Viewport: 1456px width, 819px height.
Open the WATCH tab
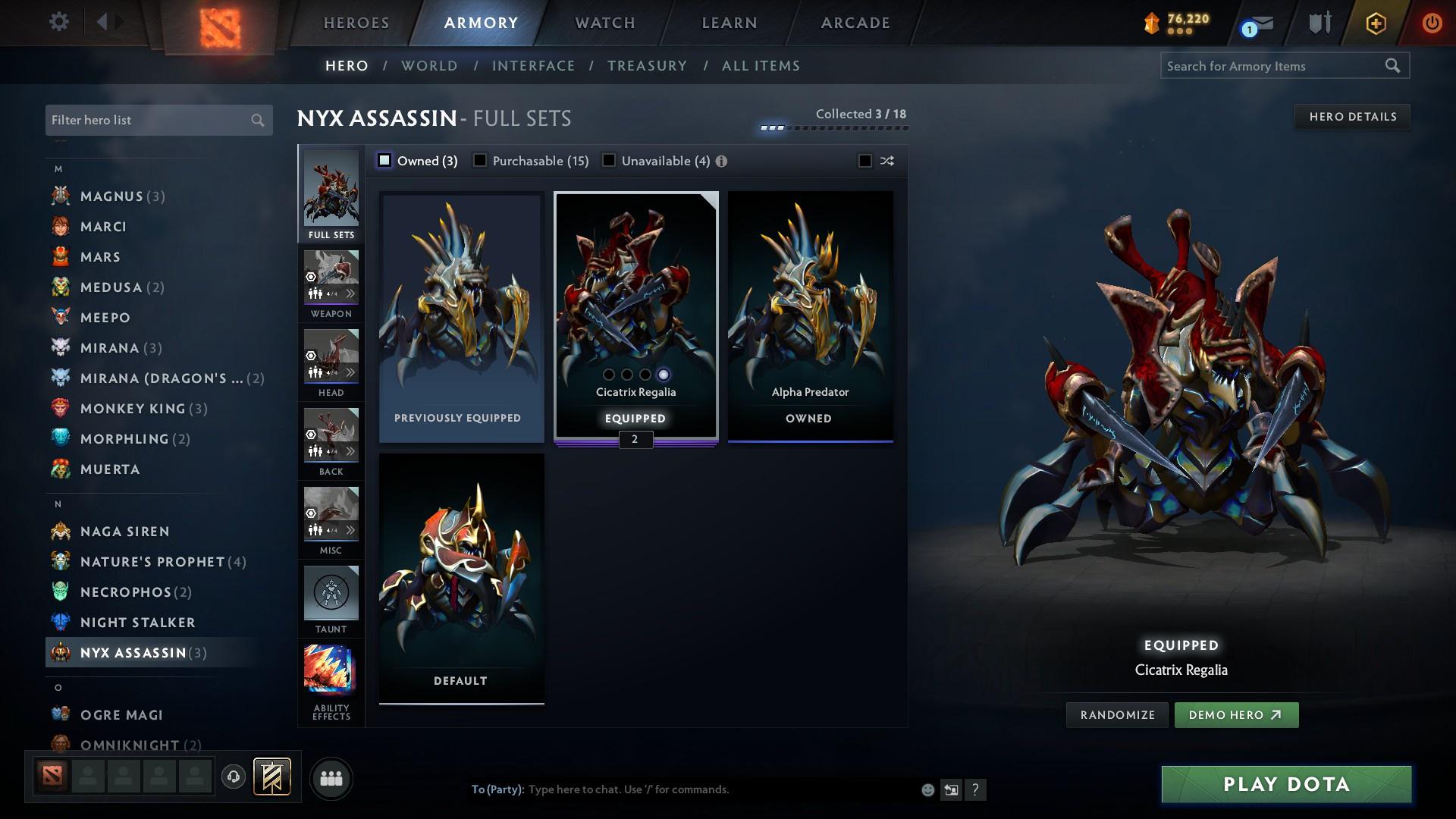coord(604,23)
